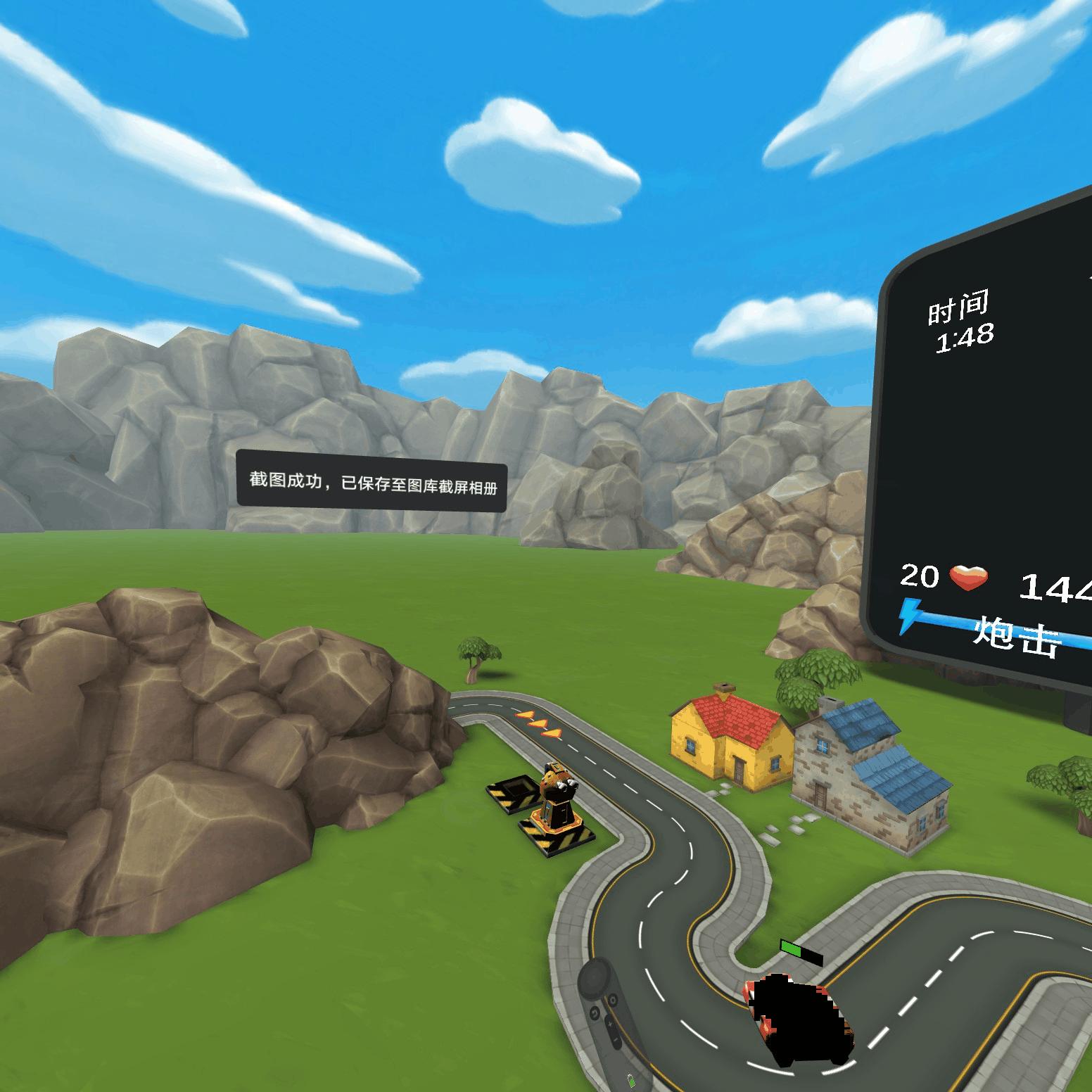Dismiss the 截图成功 screenshot saved notification
The width and height of the screenshot is (1092, 1092).
(x=372, y=479)
